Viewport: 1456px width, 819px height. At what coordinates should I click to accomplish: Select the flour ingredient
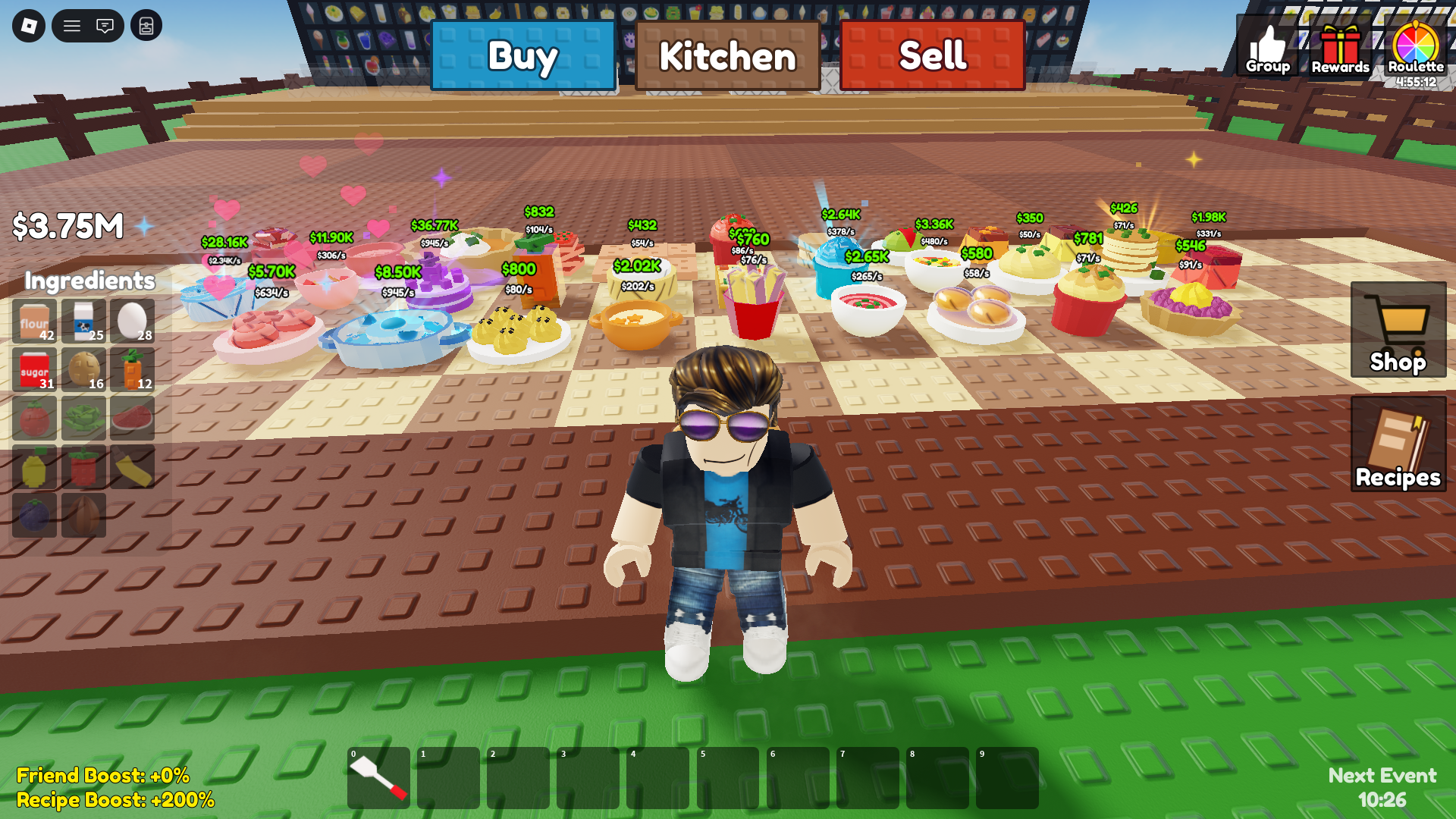pyautogui.click(x=34, y=322)
